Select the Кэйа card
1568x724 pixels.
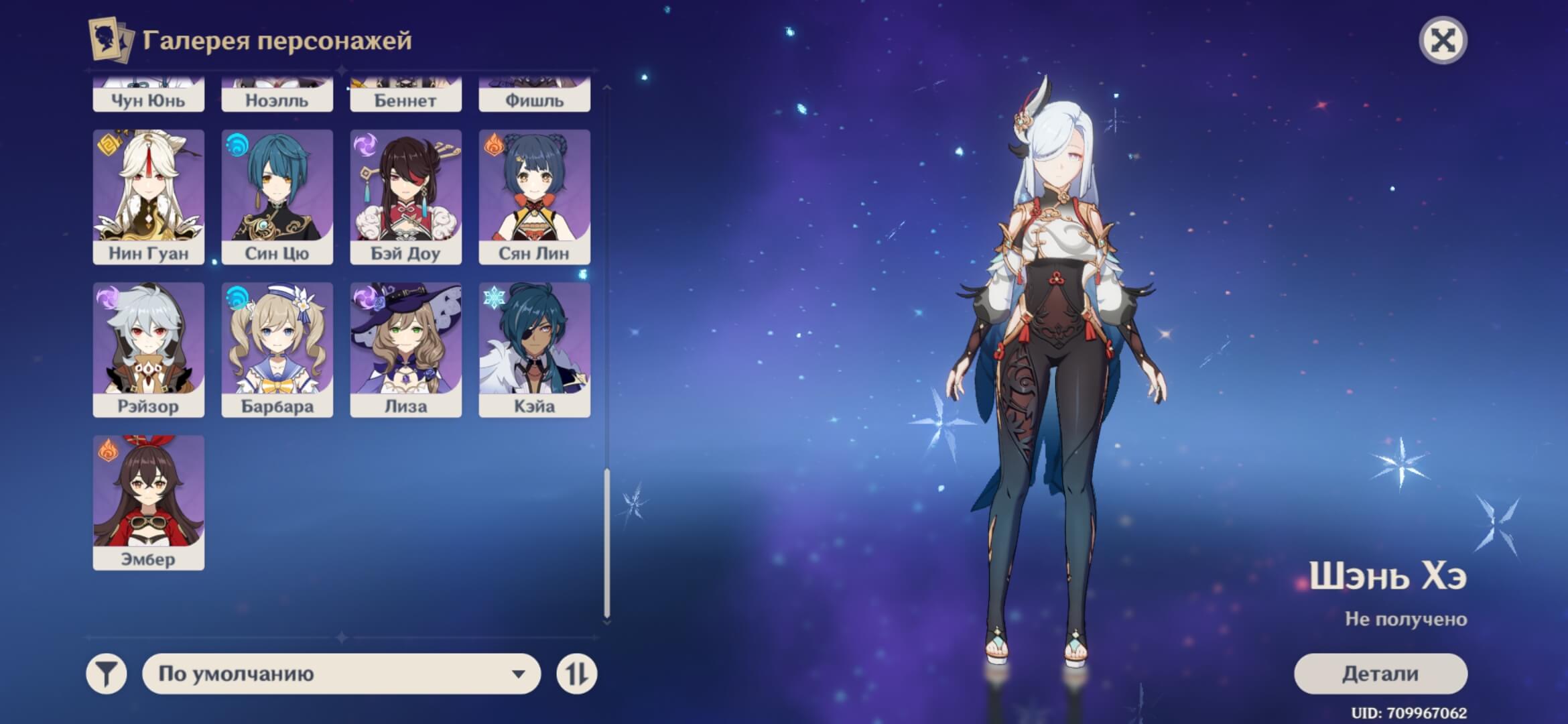(x=534, y=349)
